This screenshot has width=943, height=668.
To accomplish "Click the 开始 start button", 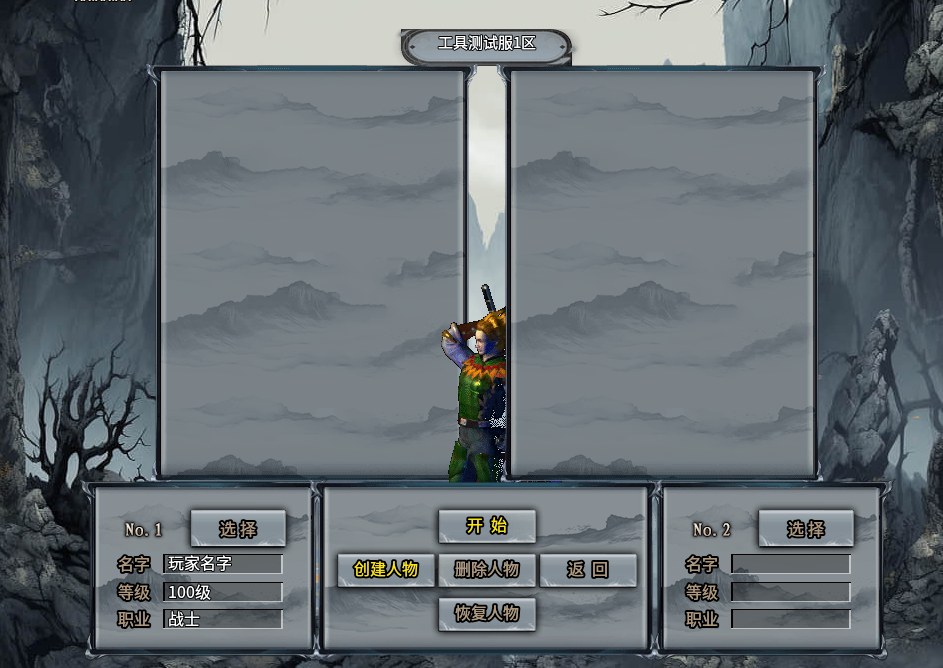I will 487,526.
